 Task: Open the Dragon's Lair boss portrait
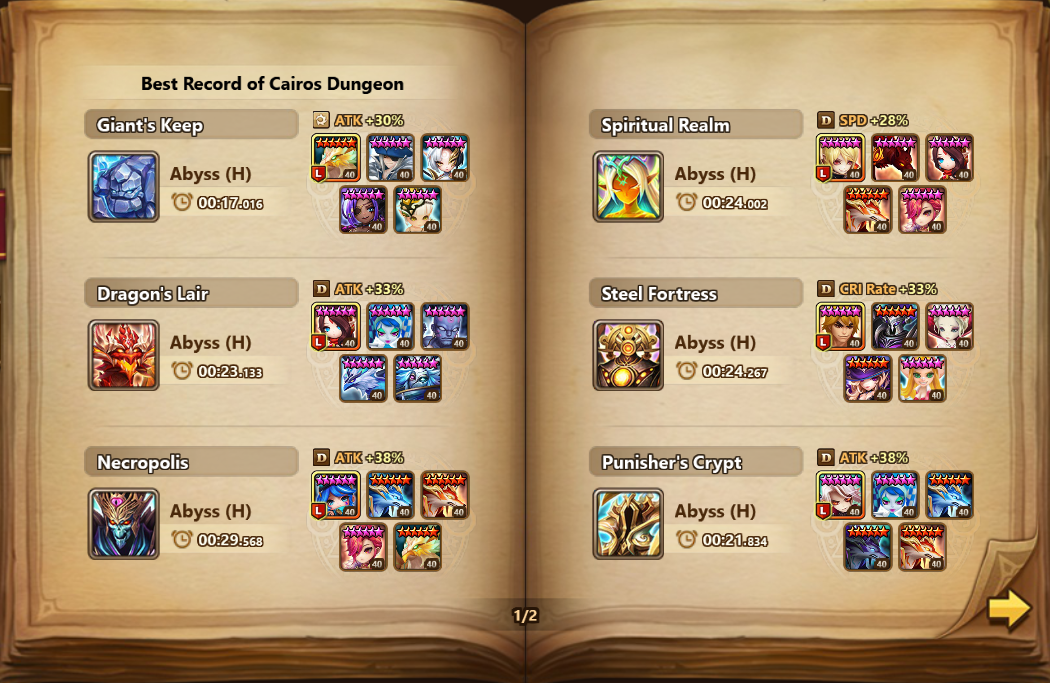pyautogui.click(x=124, y=355)
